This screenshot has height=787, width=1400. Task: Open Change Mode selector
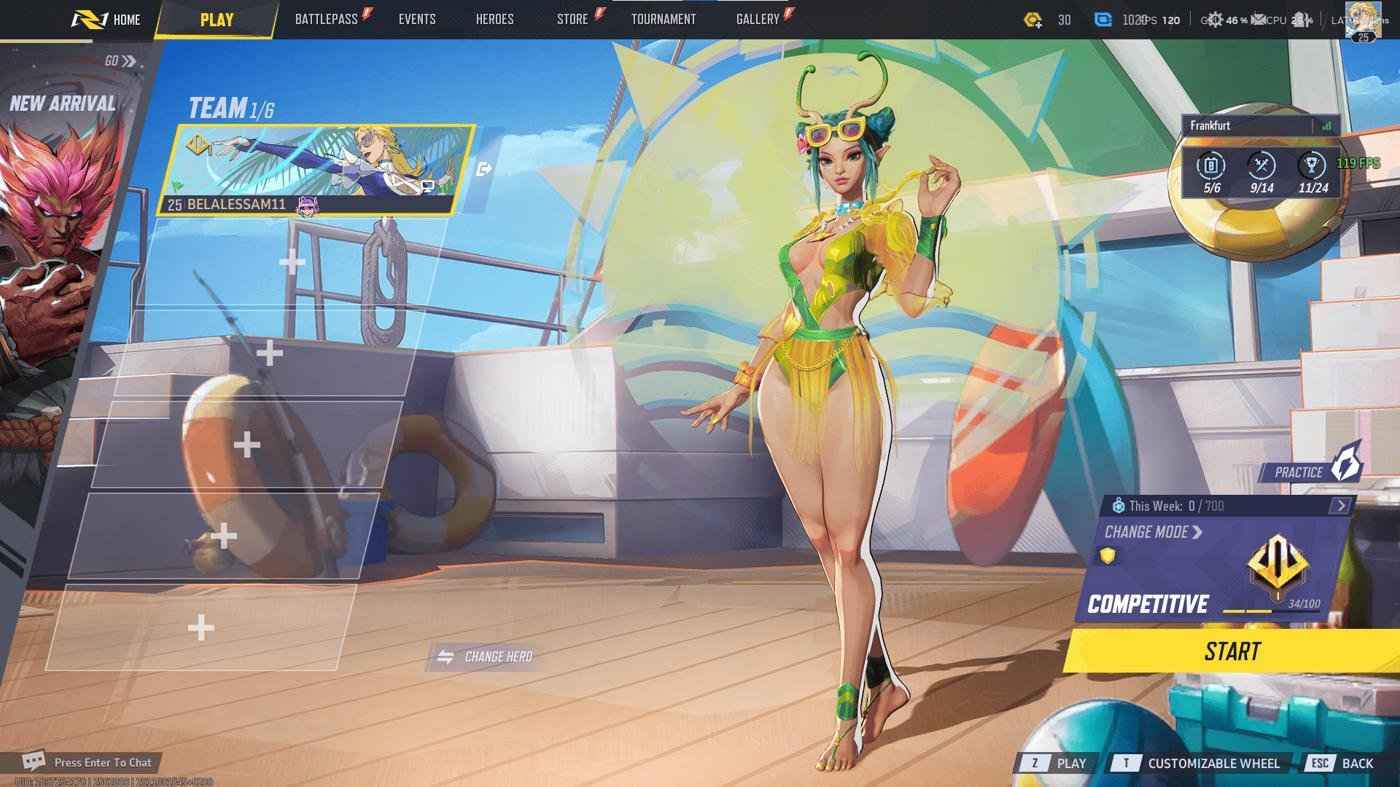pos(1153,532)
